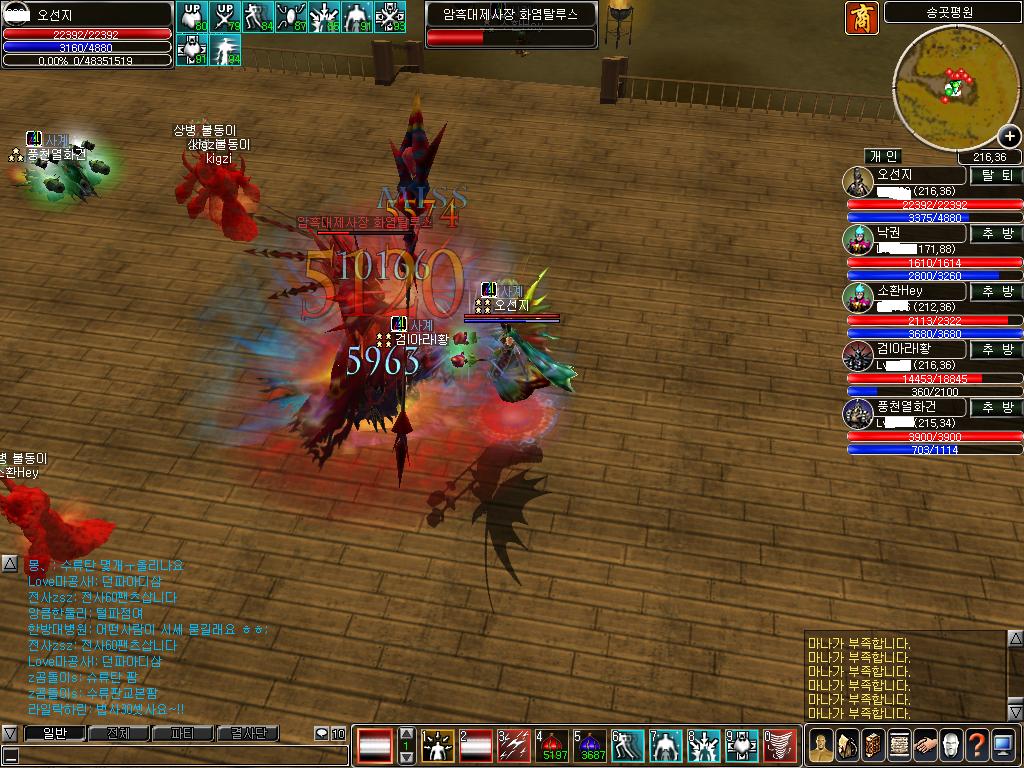Select party member 검마래황's portrait
The image size is (1024, 768).
[858, 356]
